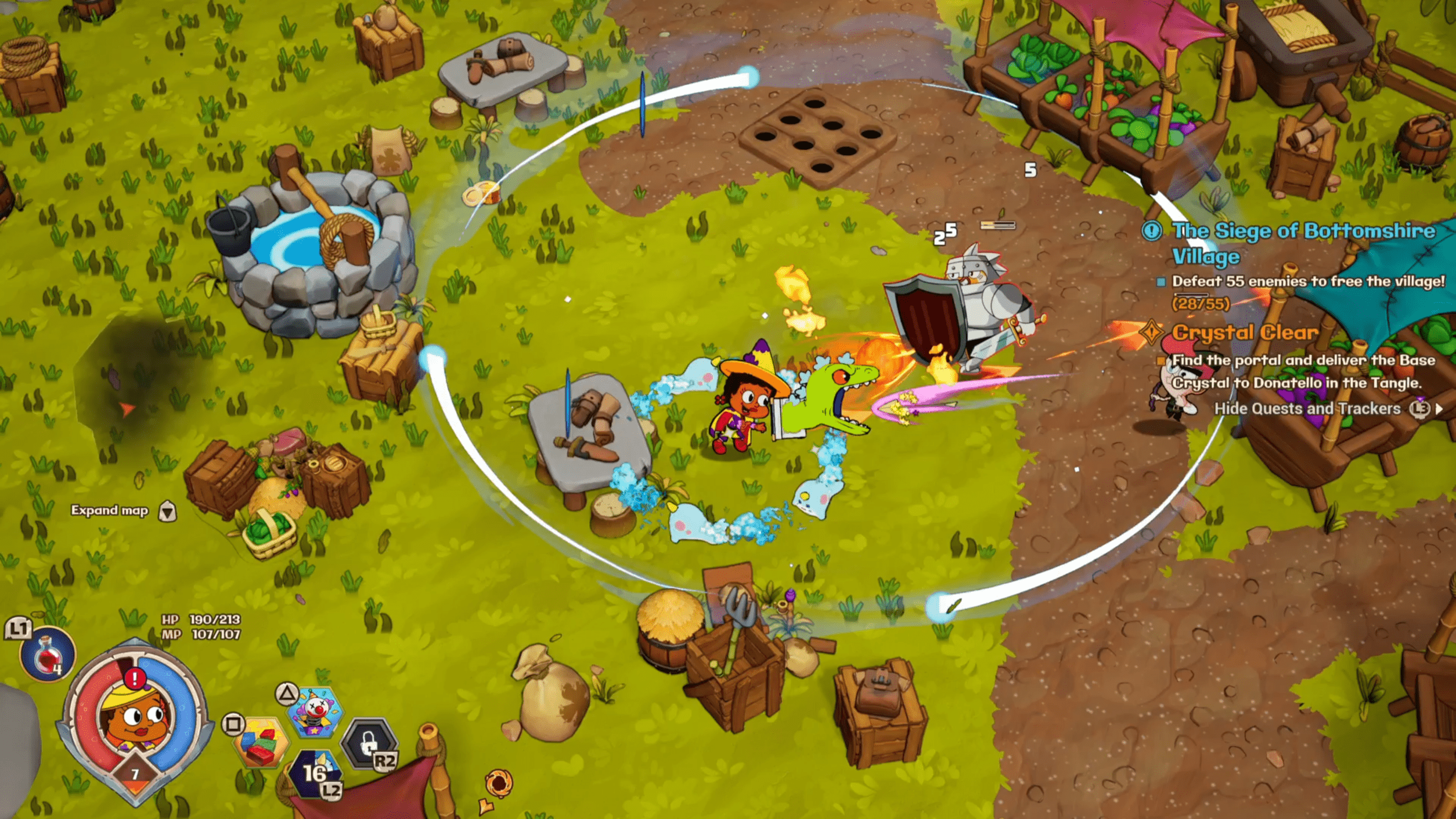1456x819 pixels.
Task: Use the red health potion
Action: tap(47, 655)
